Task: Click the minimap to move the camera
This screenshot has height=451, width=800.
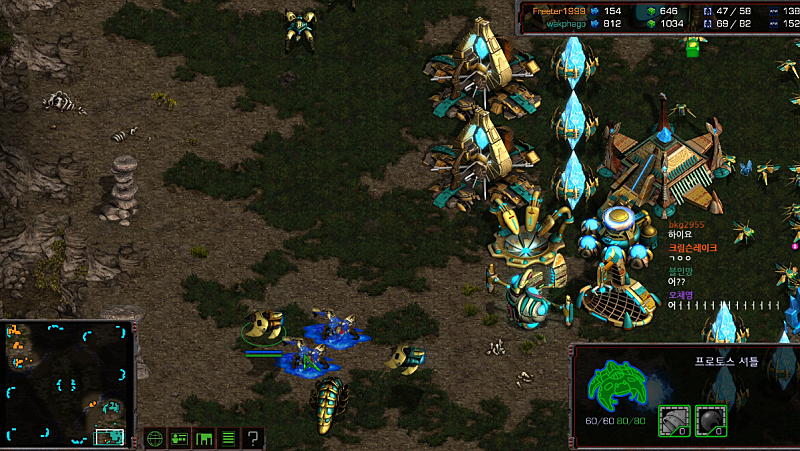Action: pyautogui.click(x=68, y=383)
